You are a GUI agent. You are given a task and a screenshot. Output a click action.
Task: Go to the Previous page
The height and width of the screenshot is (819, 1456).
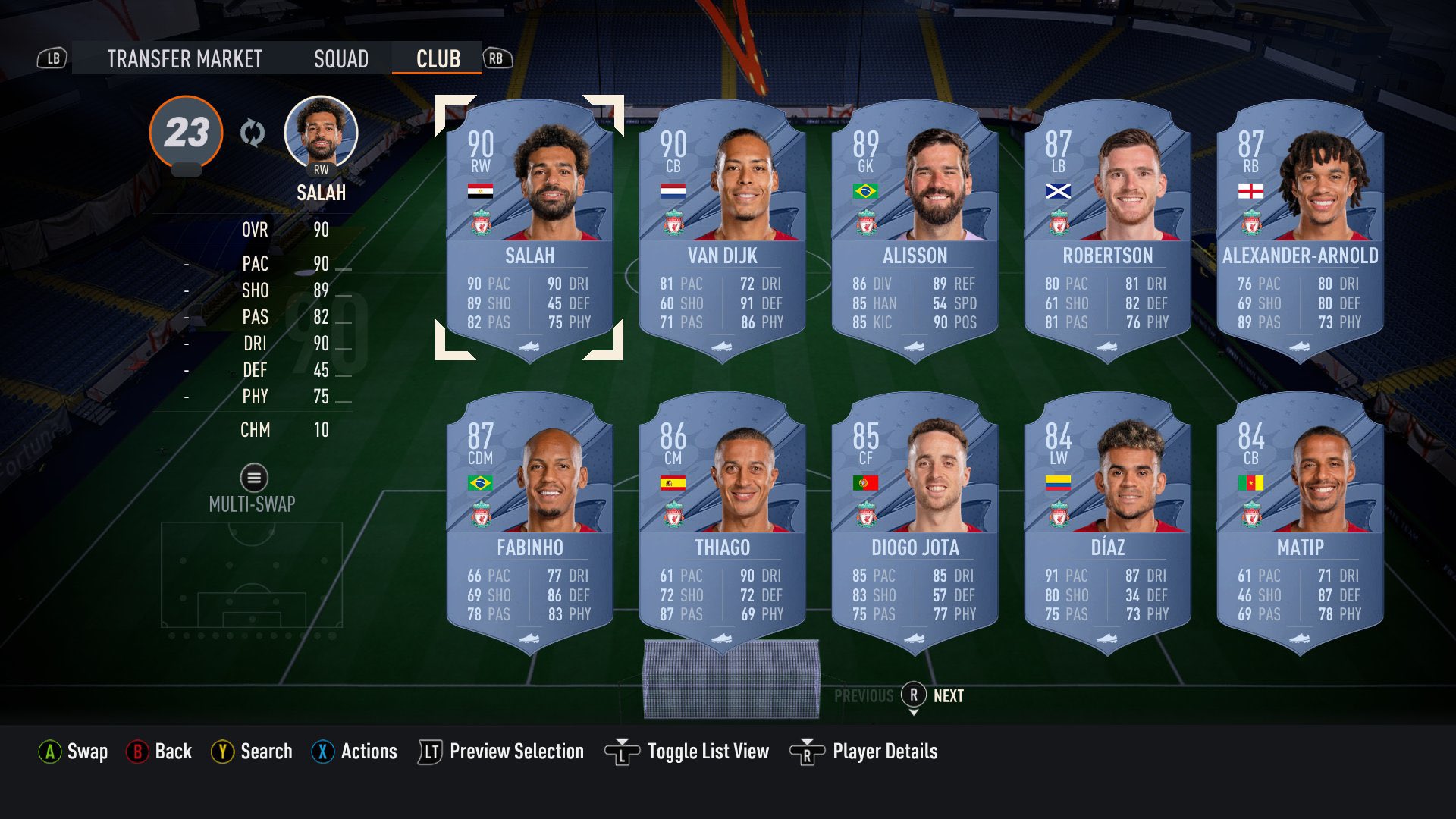(864, 695)
